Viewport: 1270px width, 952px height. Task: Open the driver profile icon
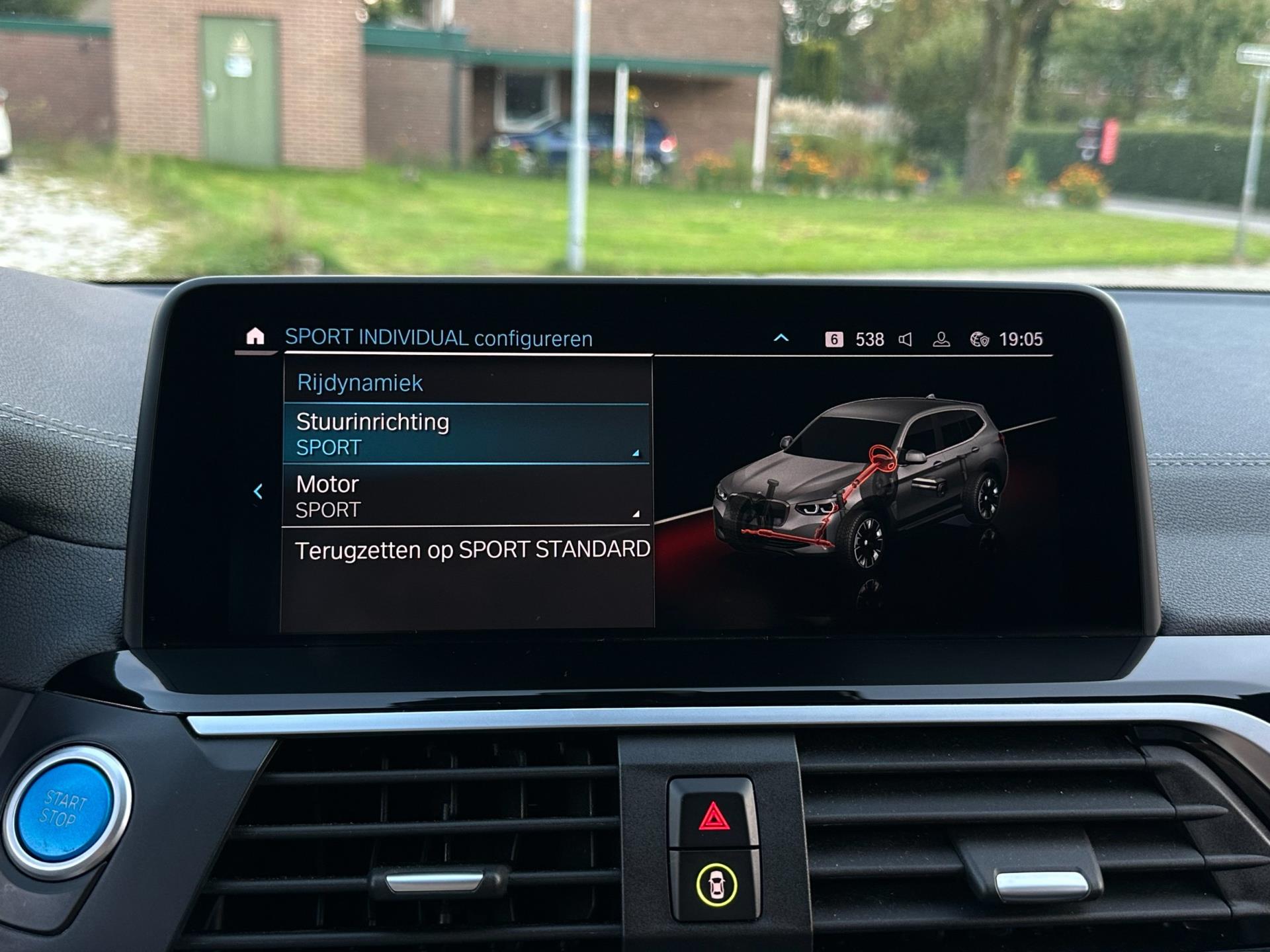(941, 340)
